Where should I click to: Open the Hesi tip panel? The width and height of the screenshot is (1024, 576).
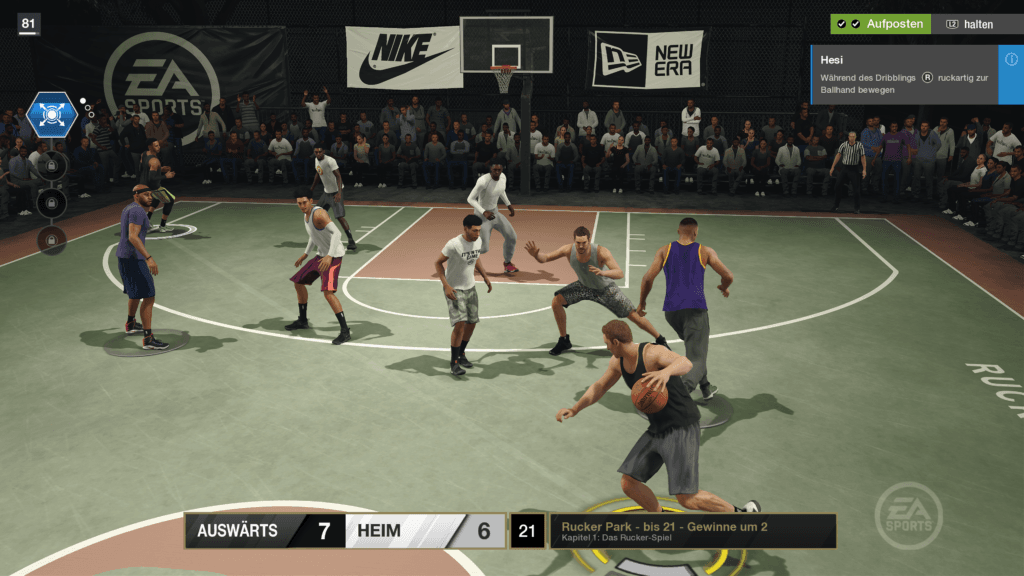[904, 74]
